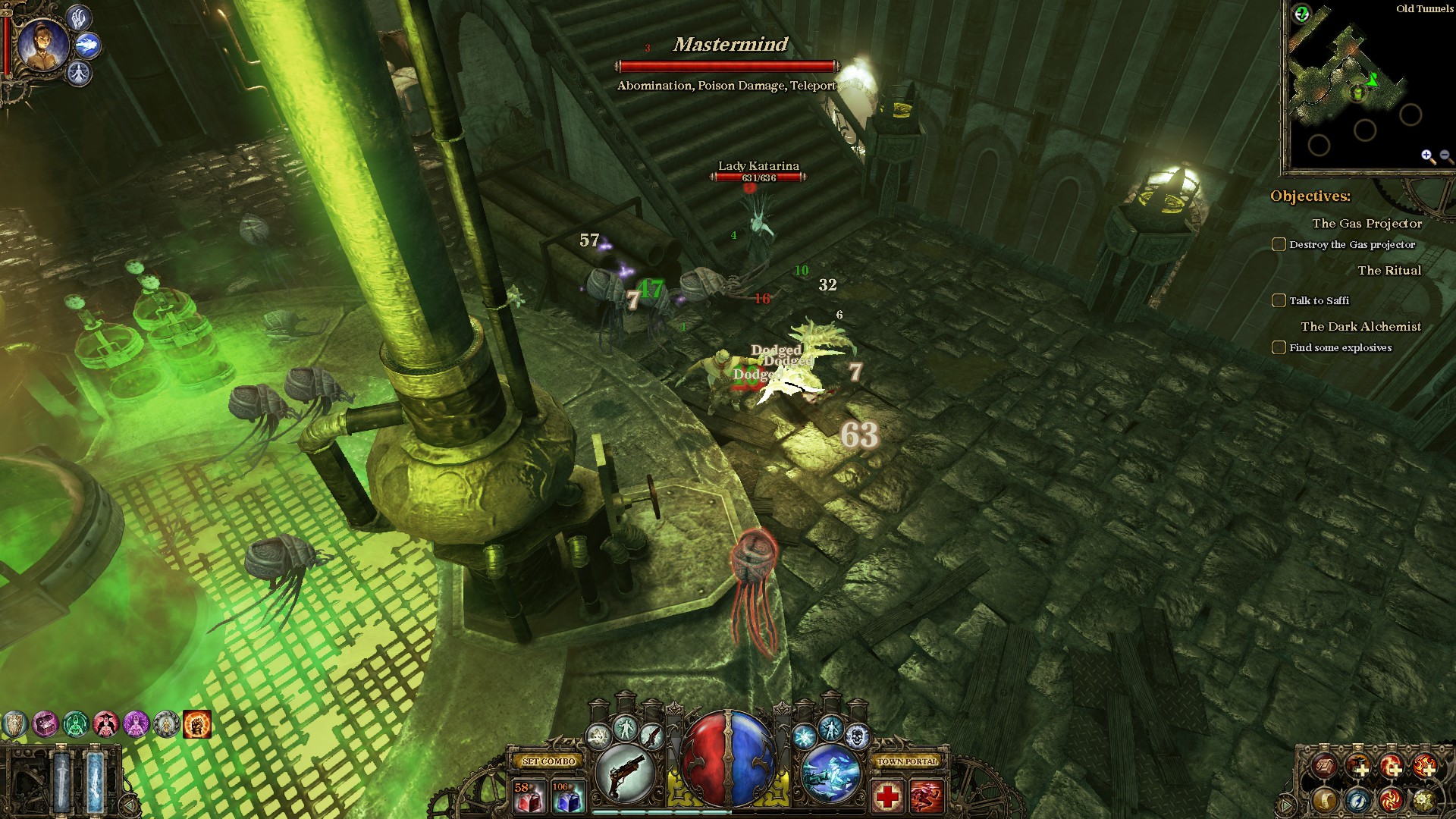Trigger the red running figure ability
Viewport: 1456px width, 819px height.
click(926, 797)
